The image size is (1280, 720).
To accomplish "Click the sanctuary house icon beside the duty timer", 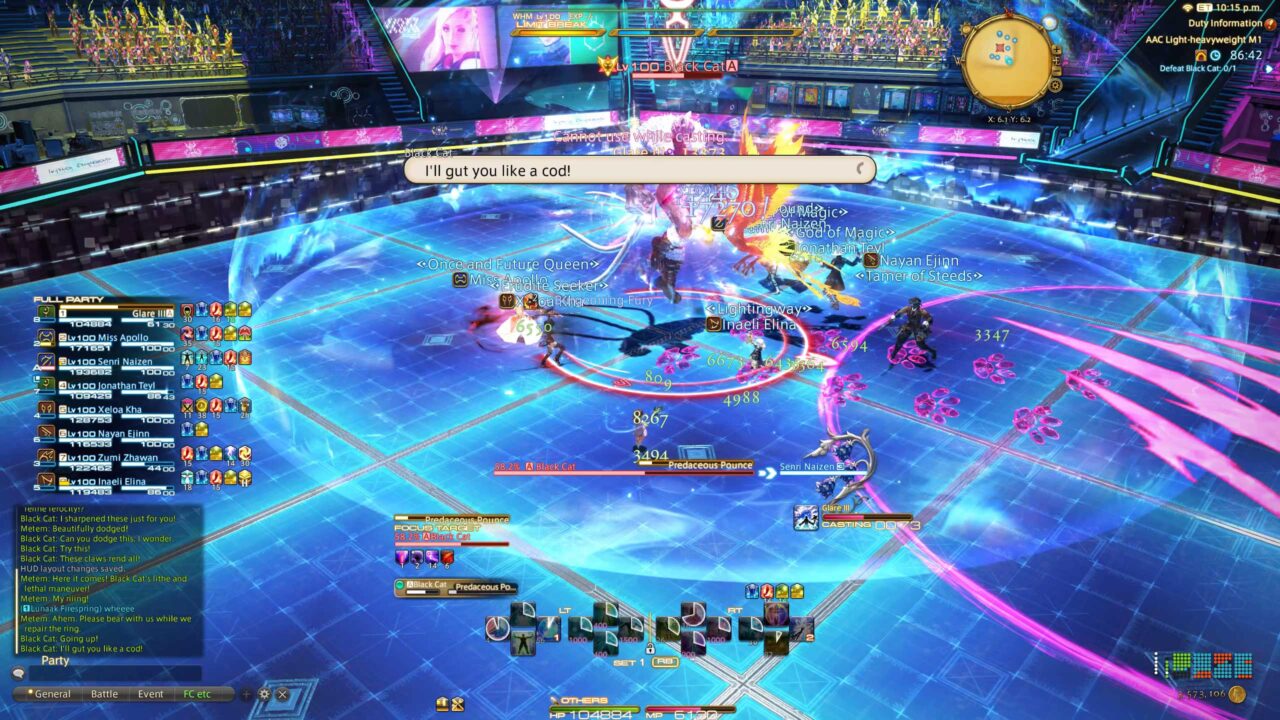I will [x=1202, y=55].
